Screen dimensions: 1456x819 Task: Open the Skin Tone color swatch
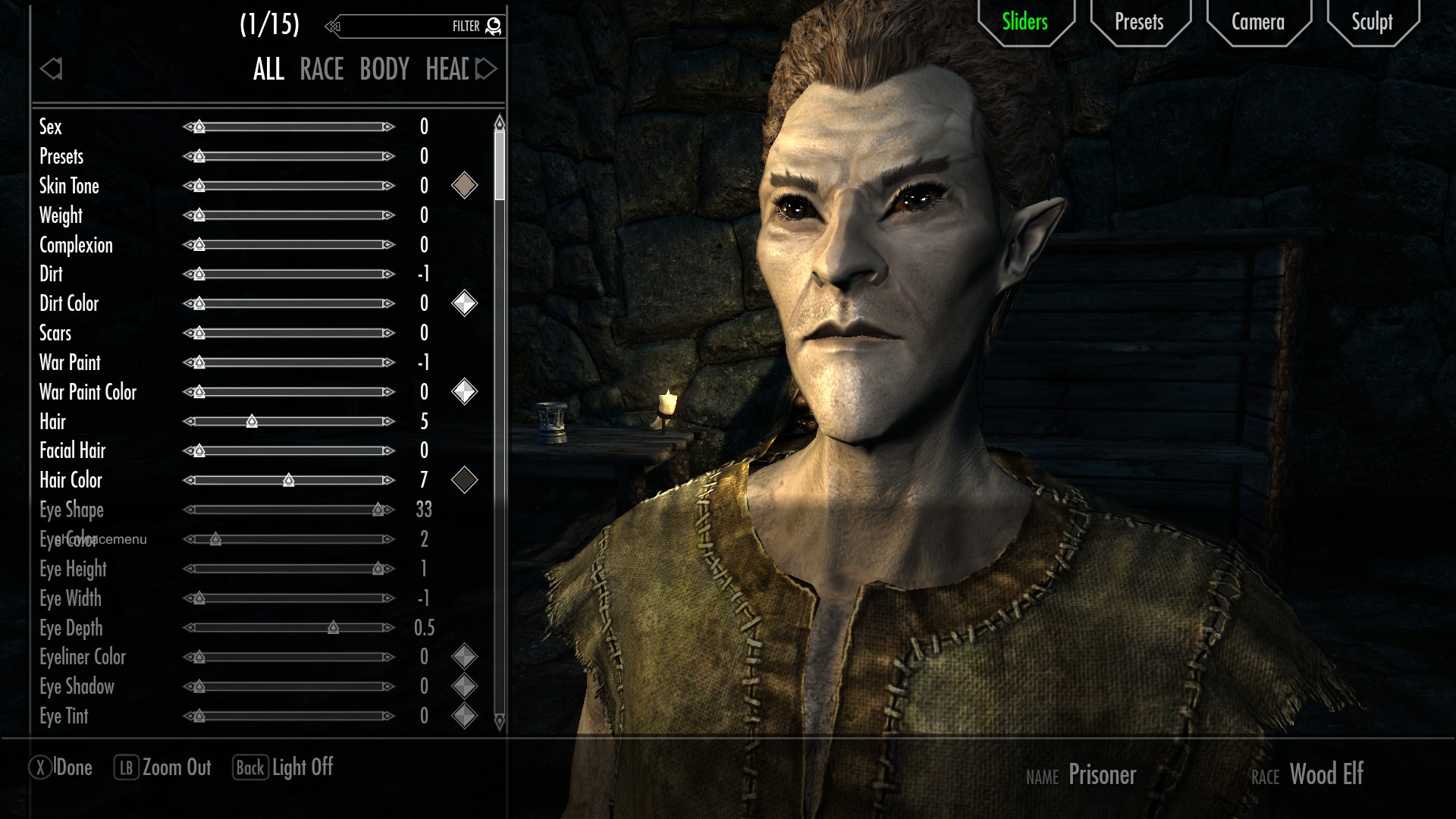464,186
